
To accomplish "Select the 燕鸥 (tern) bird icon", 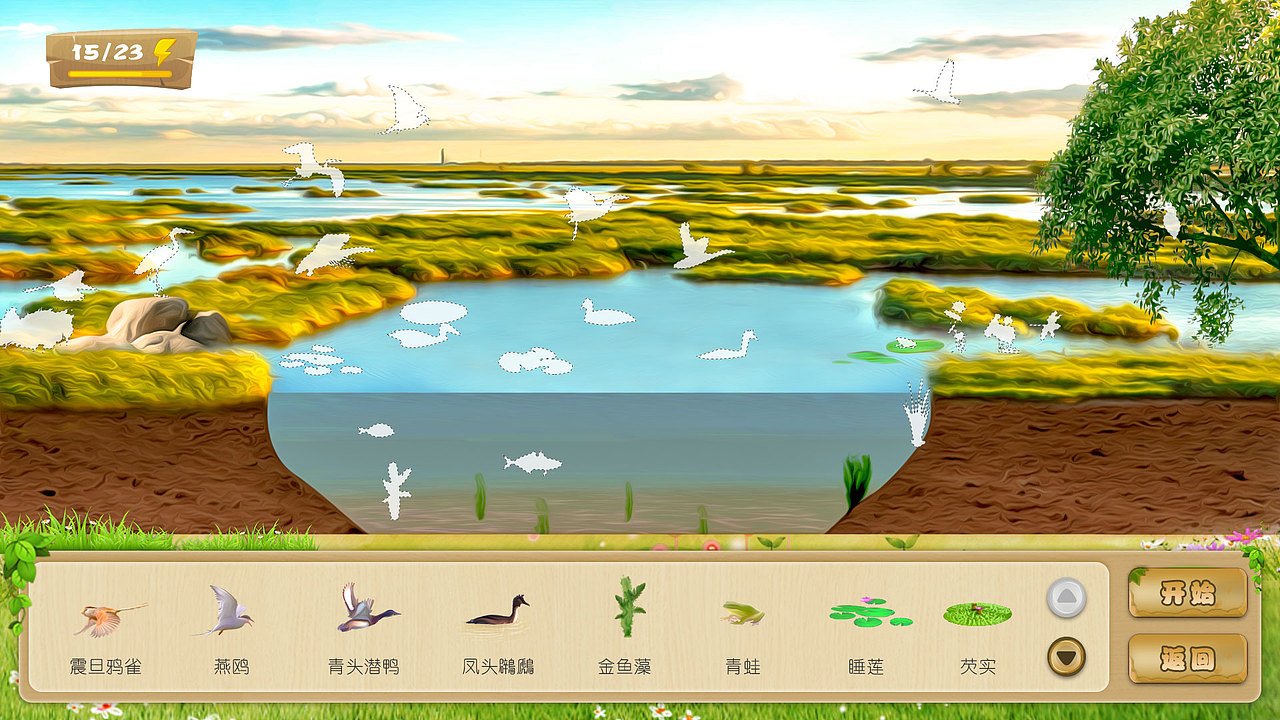I will (x=230, y=615).
